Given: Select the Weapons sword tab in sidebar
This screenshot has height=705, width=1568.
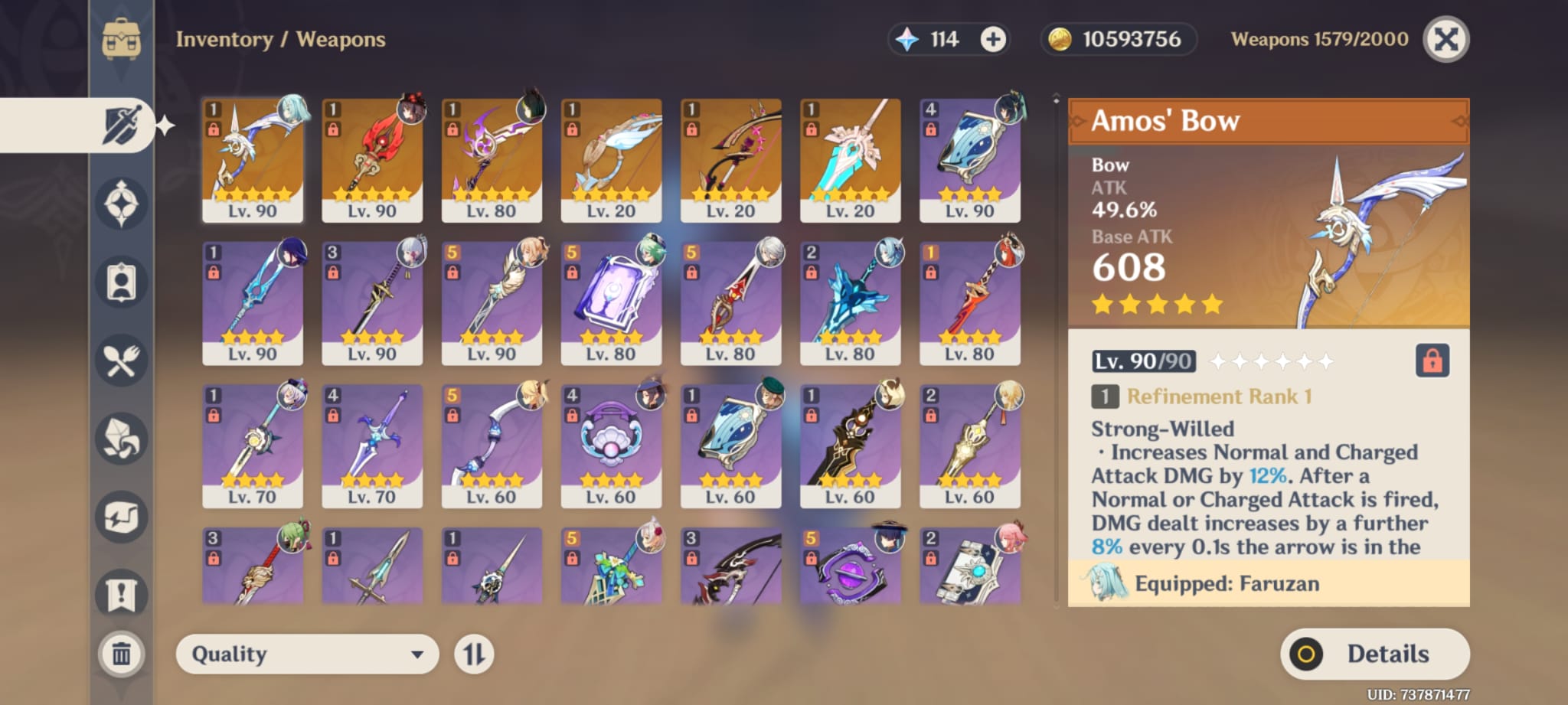Looking at the screenshot, I should pos(122,122).
